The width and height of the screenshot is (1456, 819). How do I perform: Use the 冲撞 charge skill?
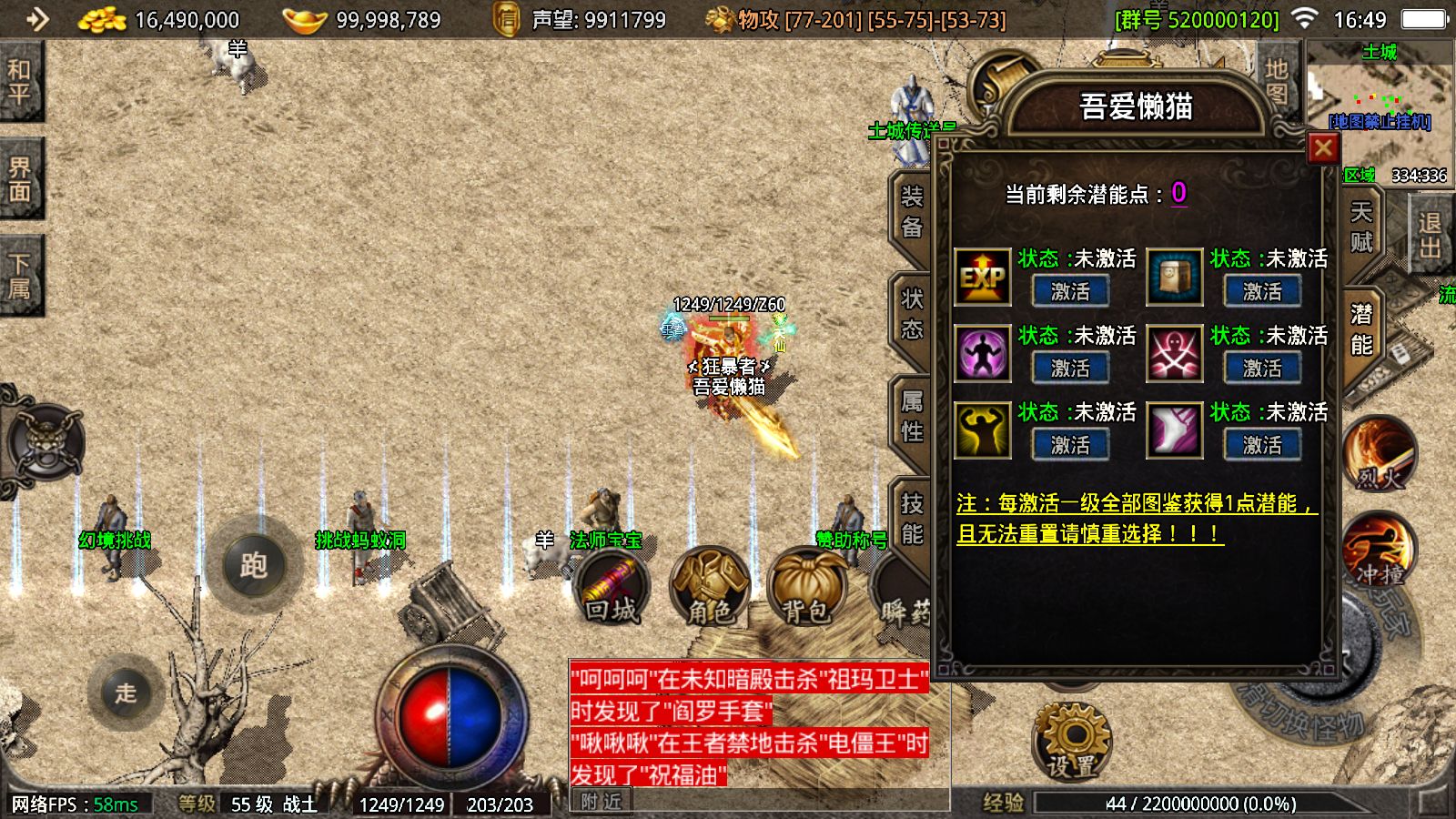tap(1380, 551)
